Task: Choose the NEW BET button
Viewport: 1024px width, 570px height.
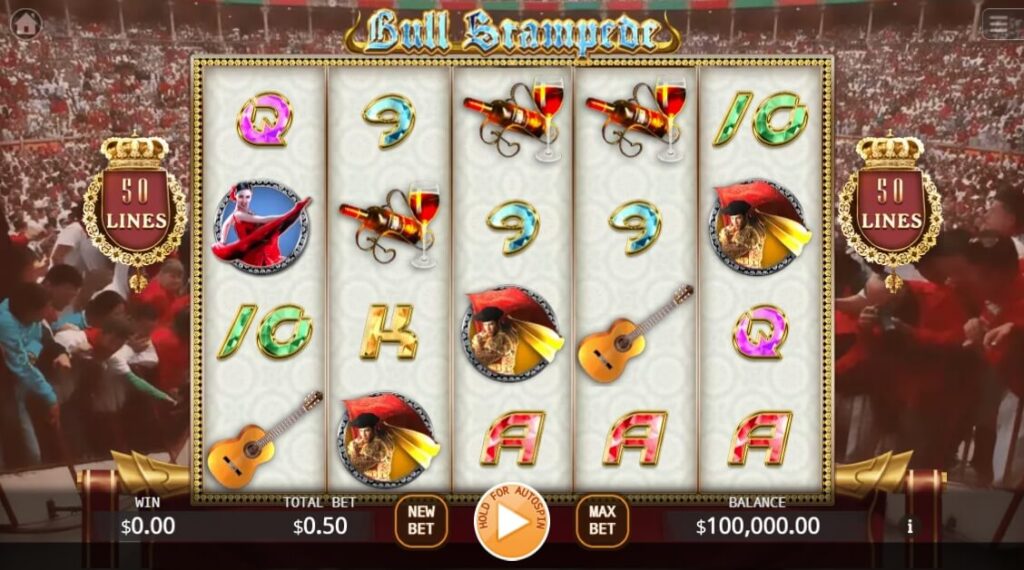Action: [x=421, y=521]
